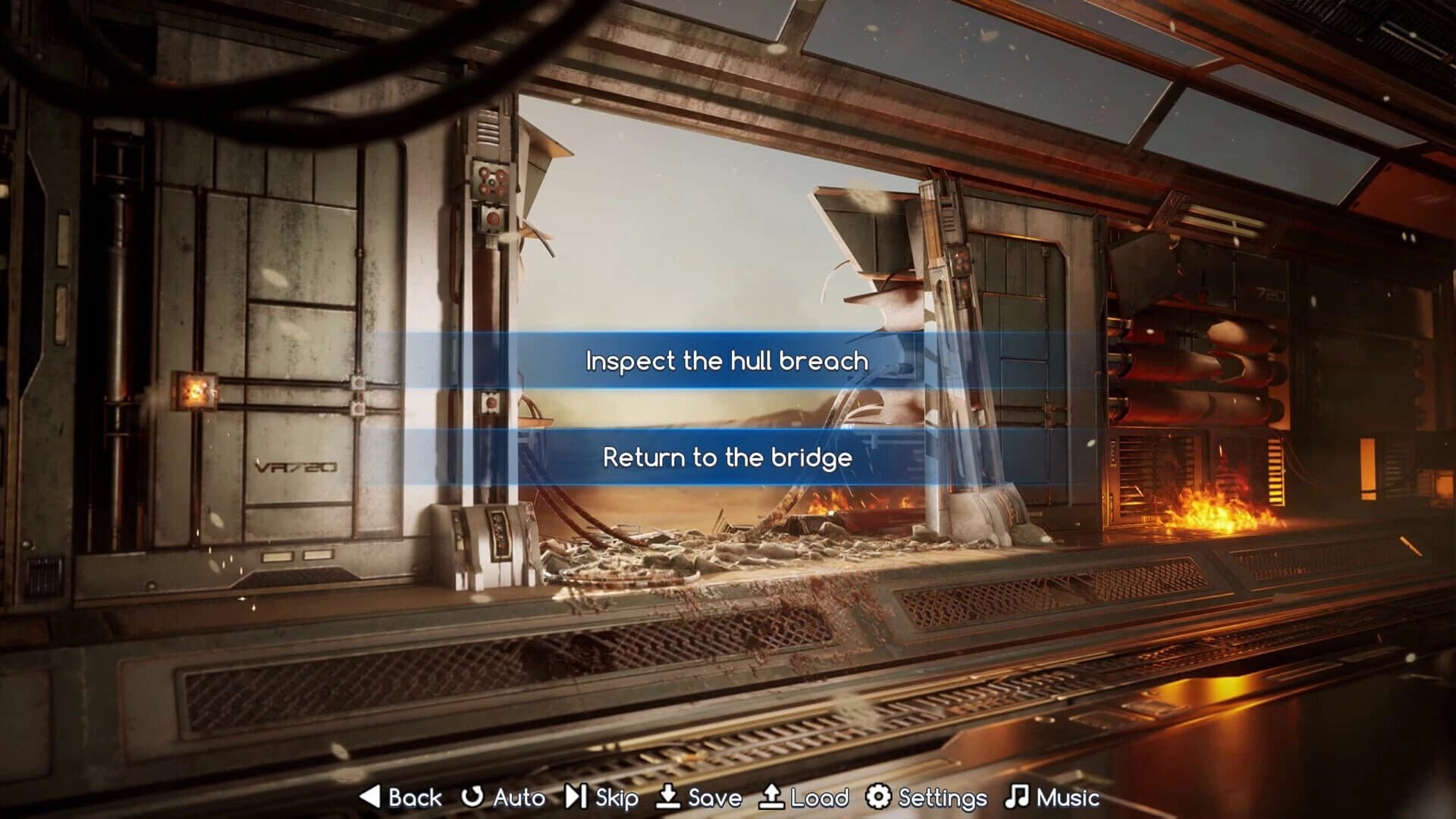The image size is (1456, 819).
Task: Click the Auto label in the bottom bar
Action: (x=517, y=798)
